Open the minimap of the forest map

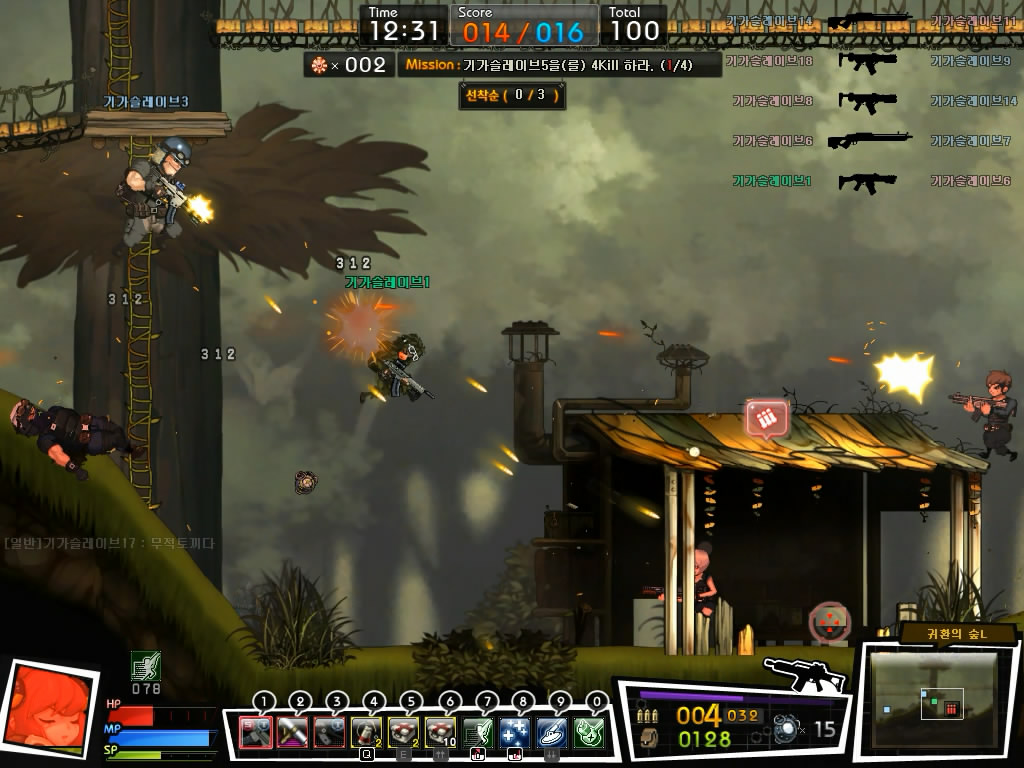pos(929,700)
